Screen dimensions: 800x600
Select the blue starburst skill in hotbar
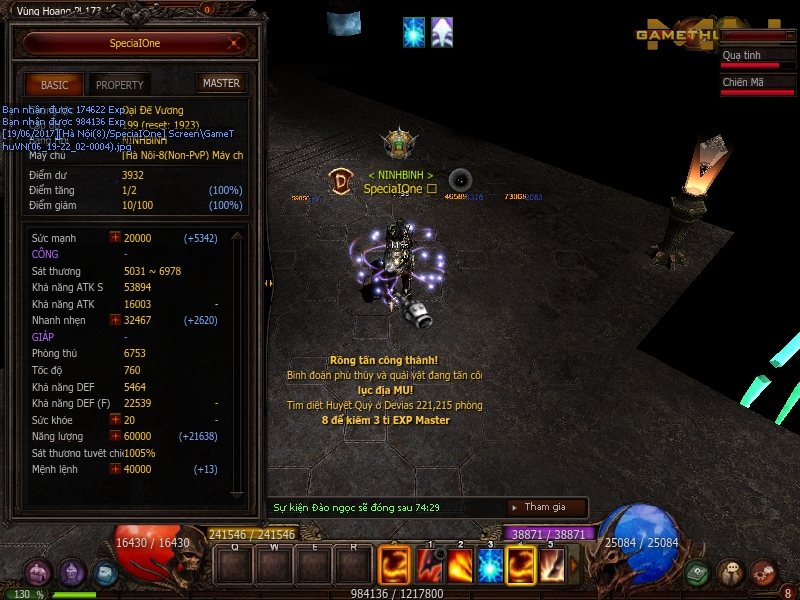pyautogui.click(x=490, y=566)
